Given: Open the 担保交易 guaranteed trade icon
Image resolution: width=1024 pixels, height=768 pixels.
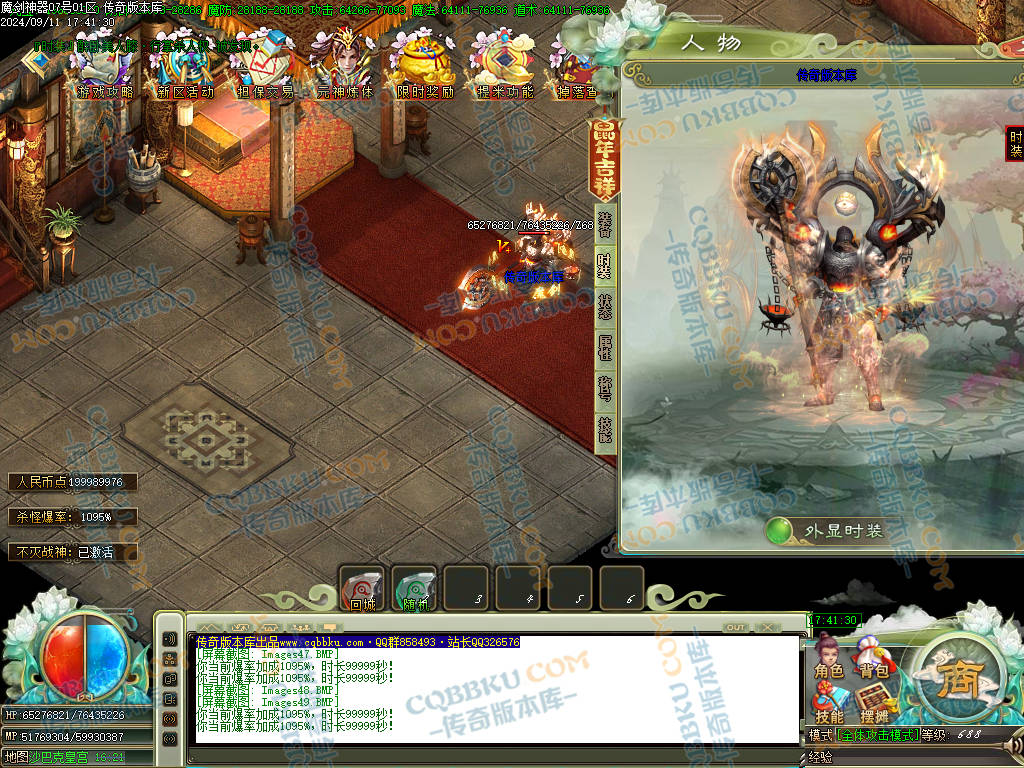Looking at the screenshot, I should [265, 66].
